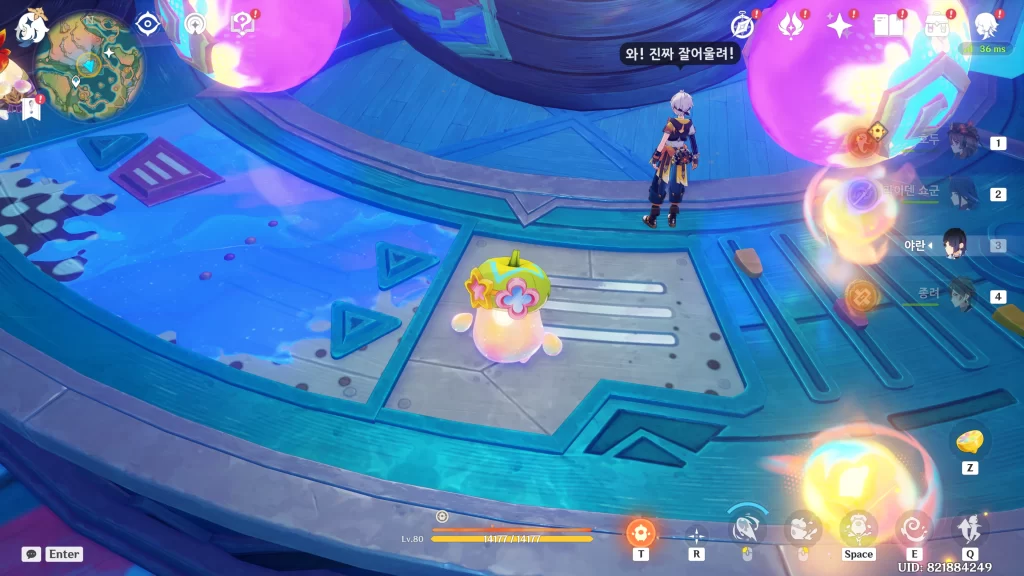Open the tutorial tips icon with question mark
Image resolution: width=1024 pixels, height=576 pixels.
click(243, 24)
